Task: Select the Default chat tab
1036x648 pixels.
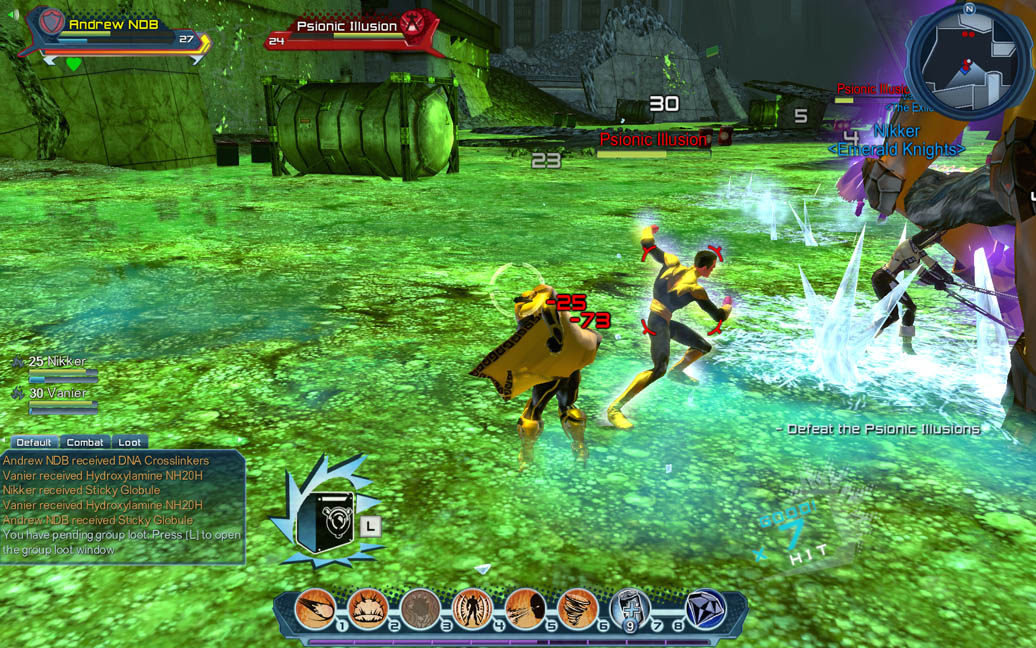Action: click(33, 442)
